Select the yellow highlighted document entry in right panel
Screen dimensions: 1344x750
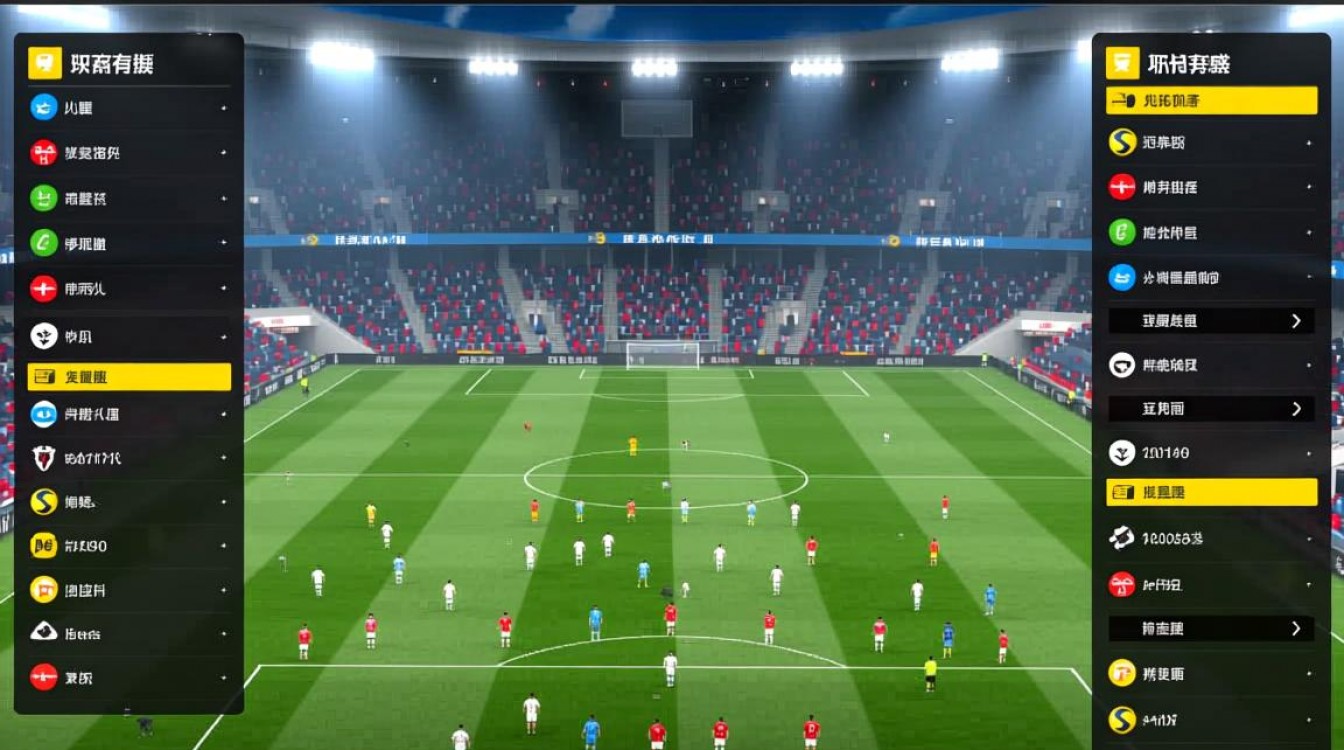(x=1210, y=492)
